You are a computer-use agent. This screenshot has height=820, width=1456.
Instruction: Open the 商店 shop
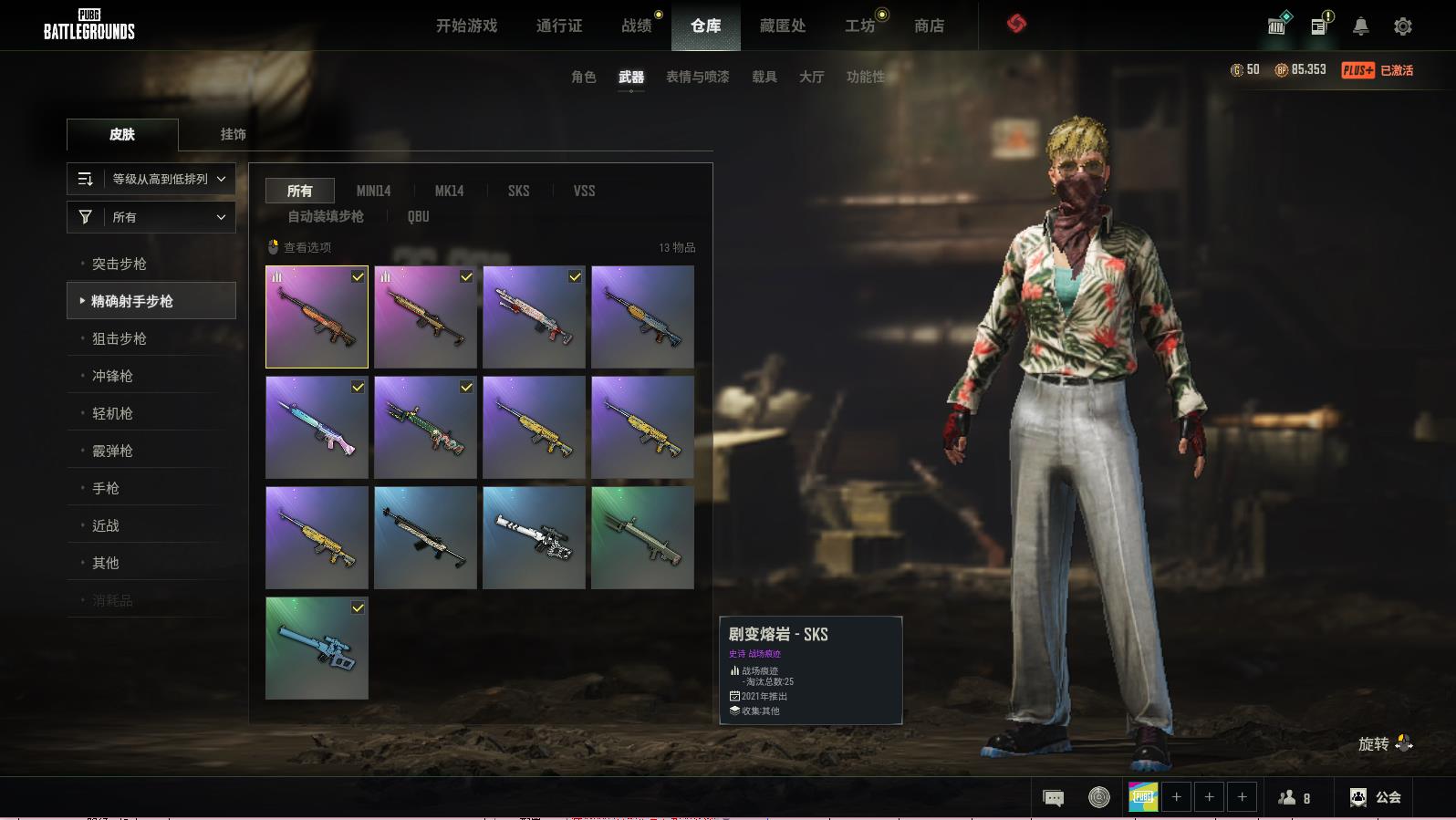(x=929, y=26)
